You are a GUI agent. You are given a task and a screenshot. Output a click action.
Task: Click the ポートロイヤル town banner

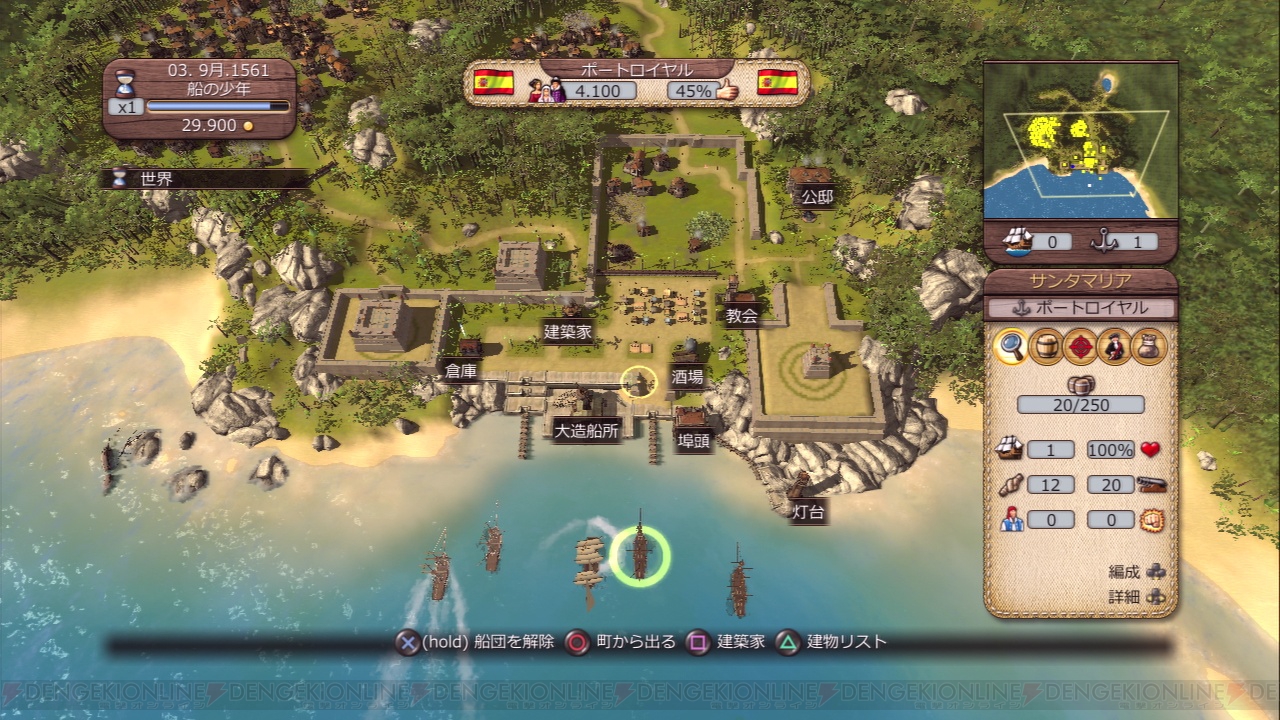click(x=636, y=69)
